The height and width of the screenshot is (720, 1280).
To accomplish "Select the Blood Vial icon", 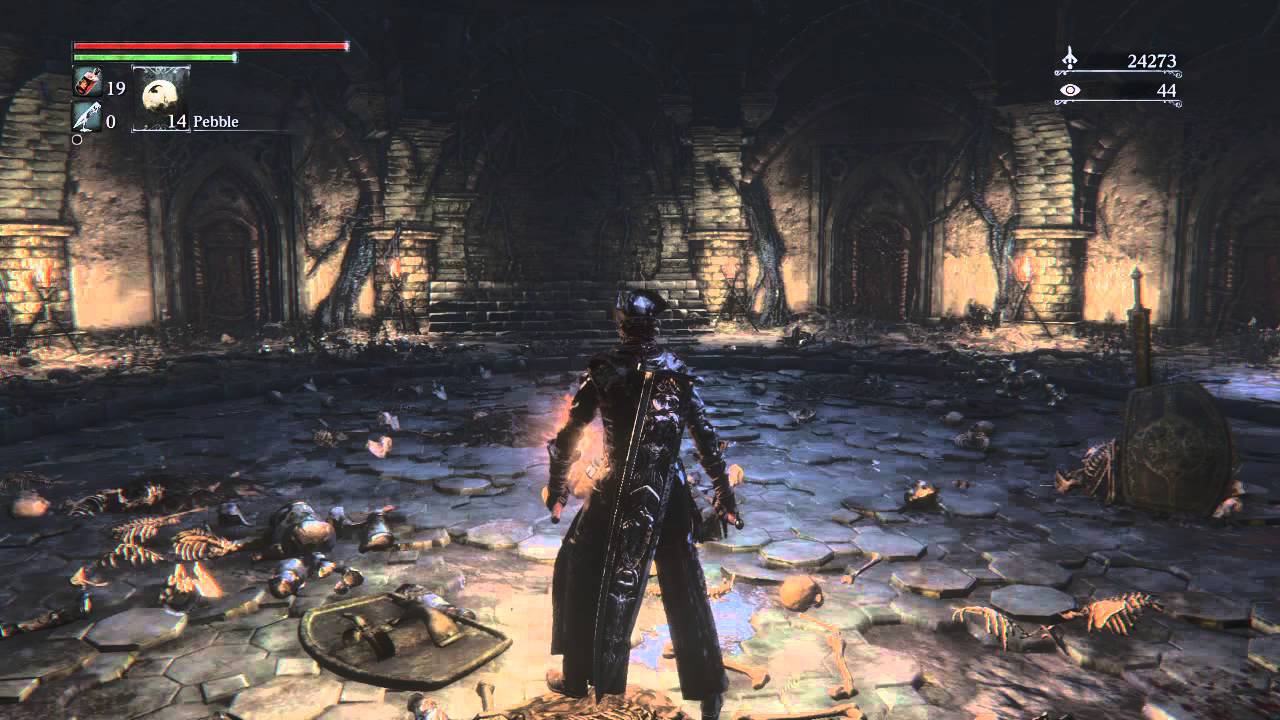I will tap(86, 86).
